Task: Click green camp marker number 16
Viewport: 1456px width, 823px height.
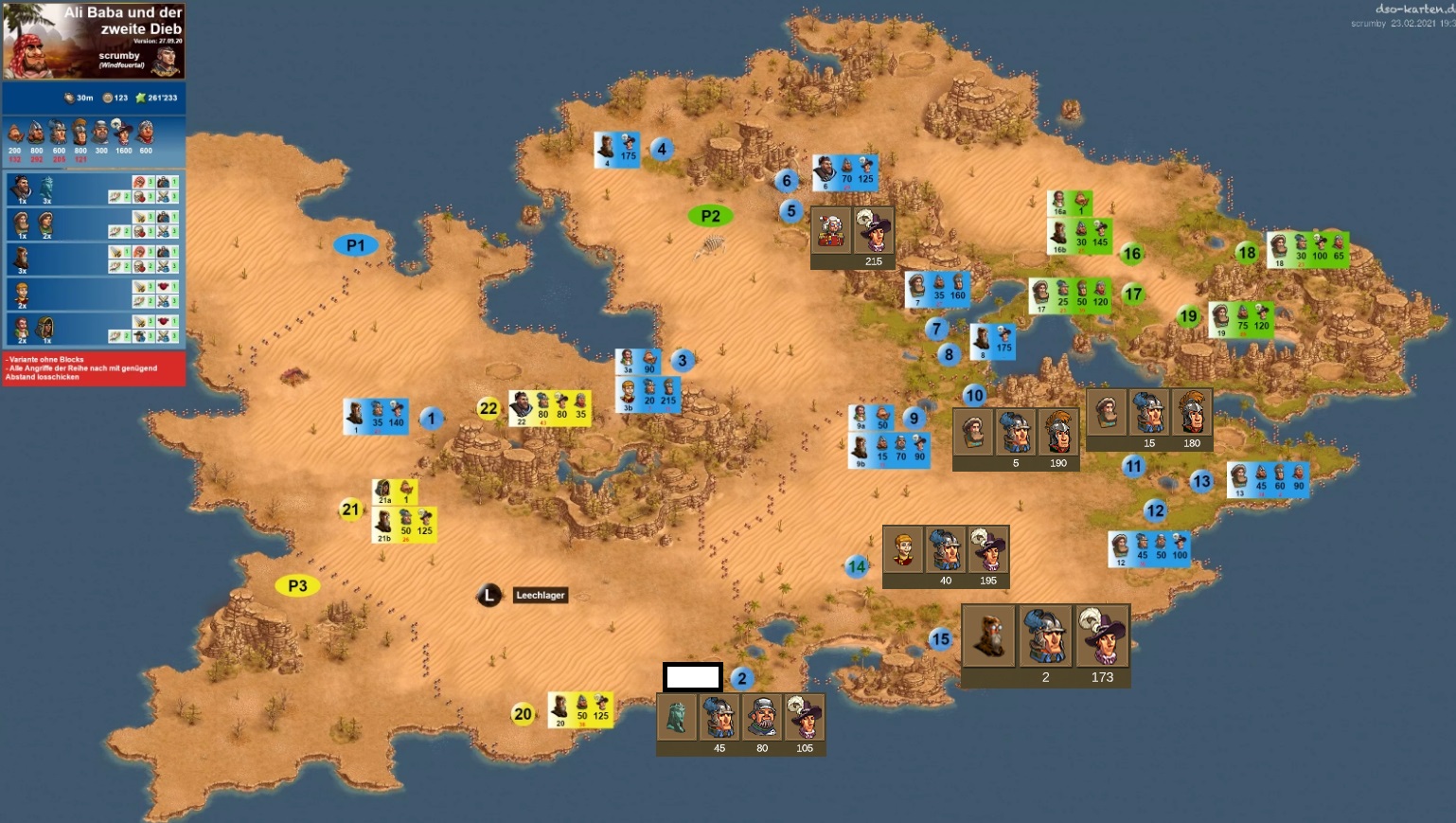Action: [1131, 253]
